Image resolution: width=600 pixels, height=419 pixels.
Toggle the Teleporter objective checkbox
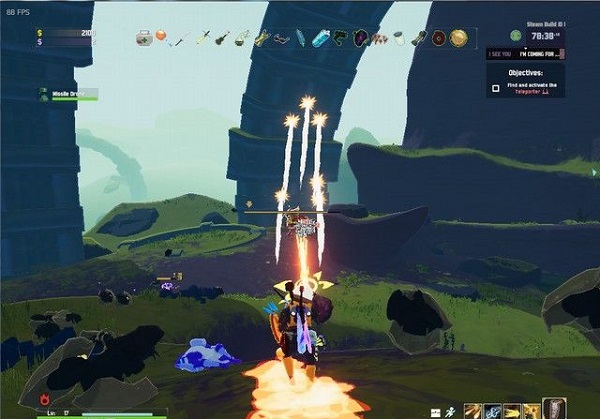pyautogui.click(x=496, y=87)
